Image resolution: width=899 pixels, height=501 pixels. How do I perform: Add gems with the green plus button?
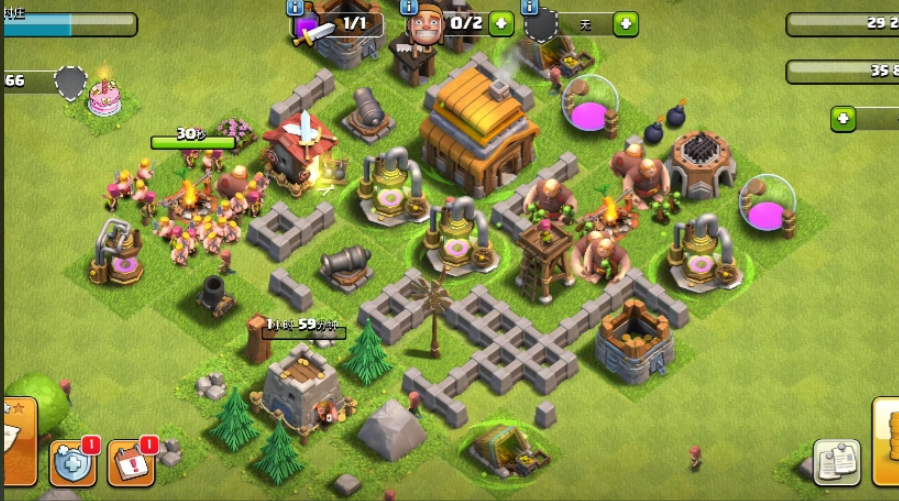[843, 119]
